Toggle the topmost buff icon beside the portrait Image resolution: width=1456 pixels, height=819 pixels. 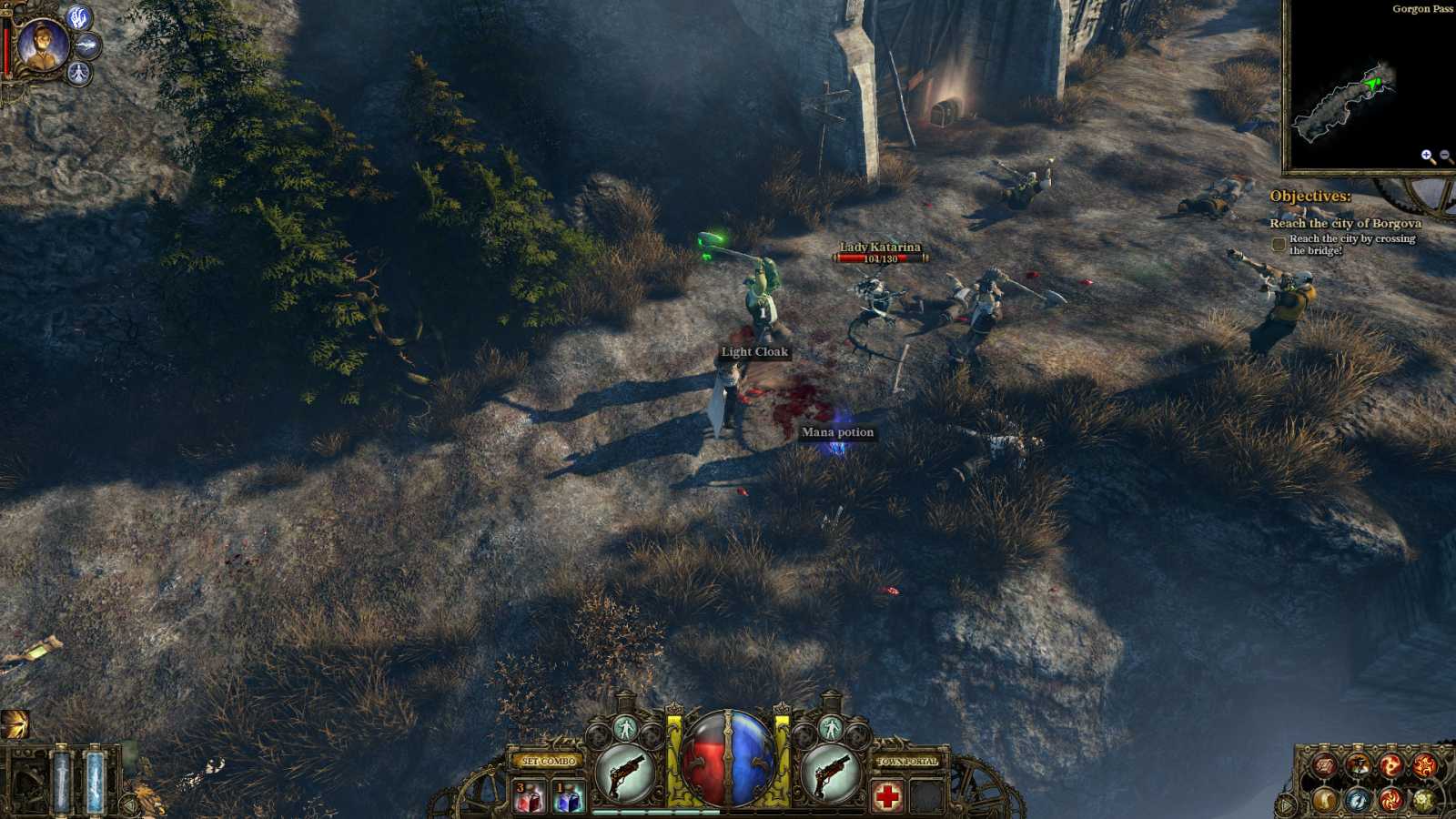[79, 18]
